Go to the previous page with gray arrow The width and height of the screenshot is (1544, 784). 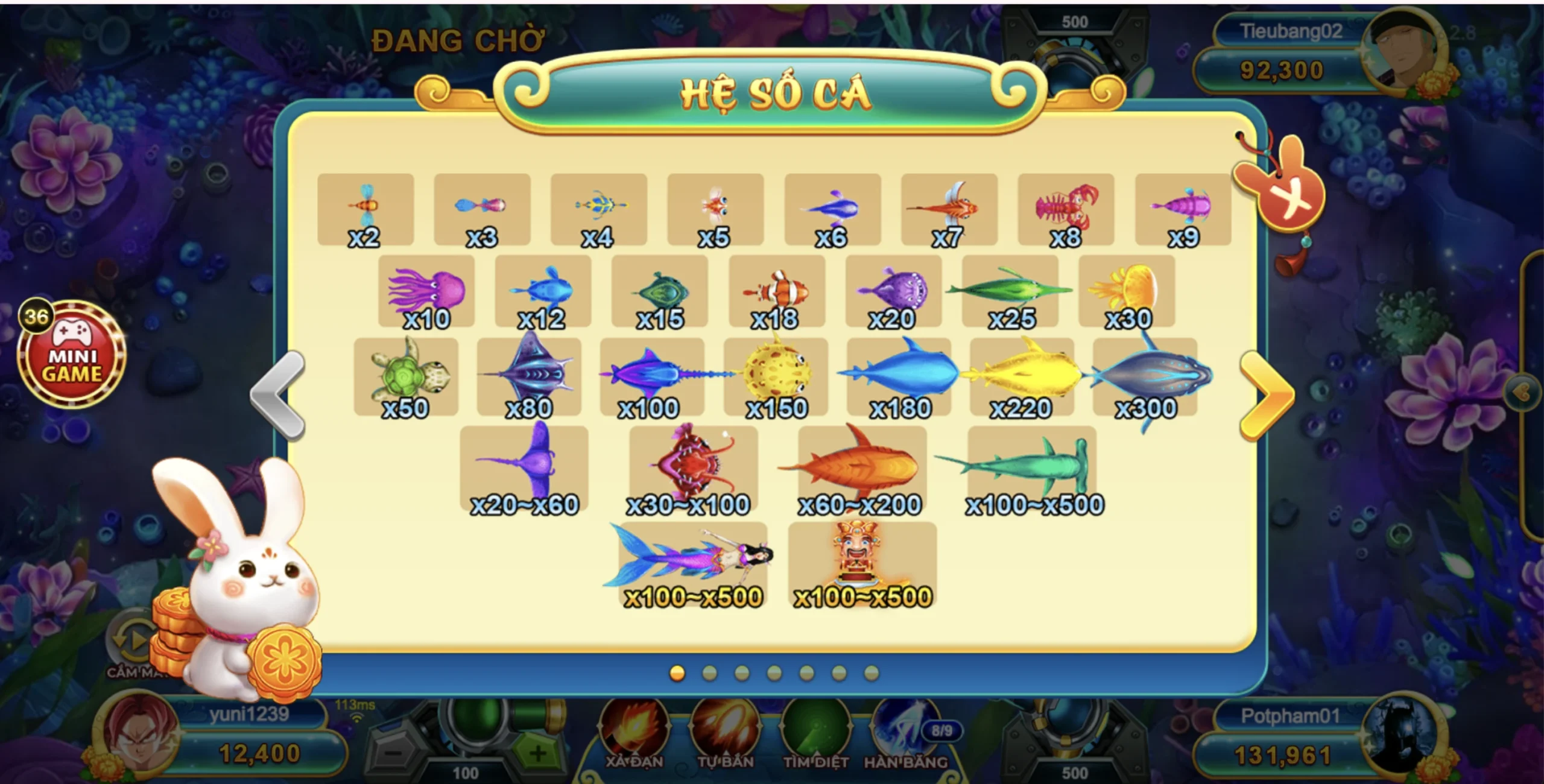point(279,395)
